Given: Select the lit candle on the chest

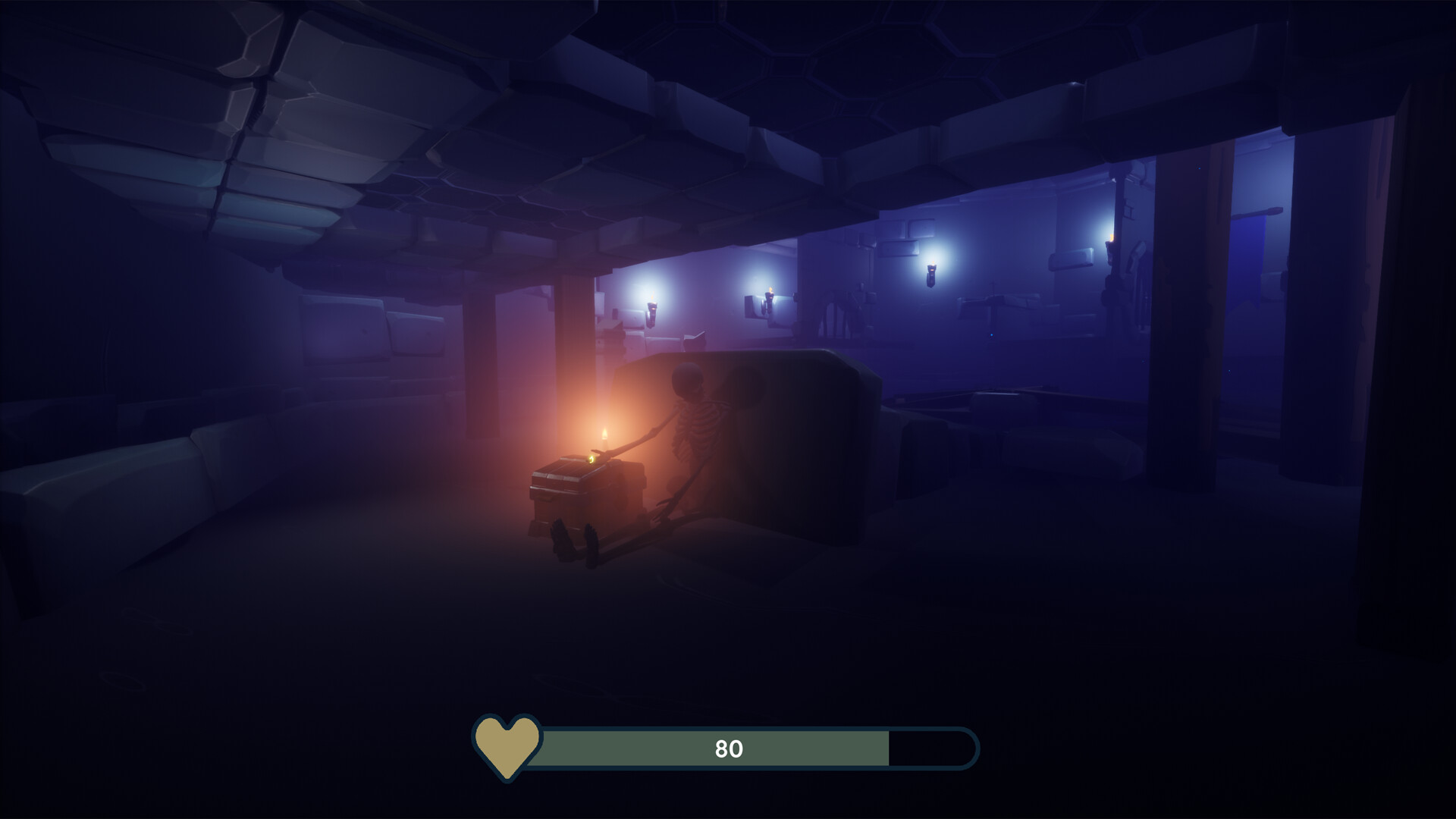Looking at the screenshot, I should 604,436.
